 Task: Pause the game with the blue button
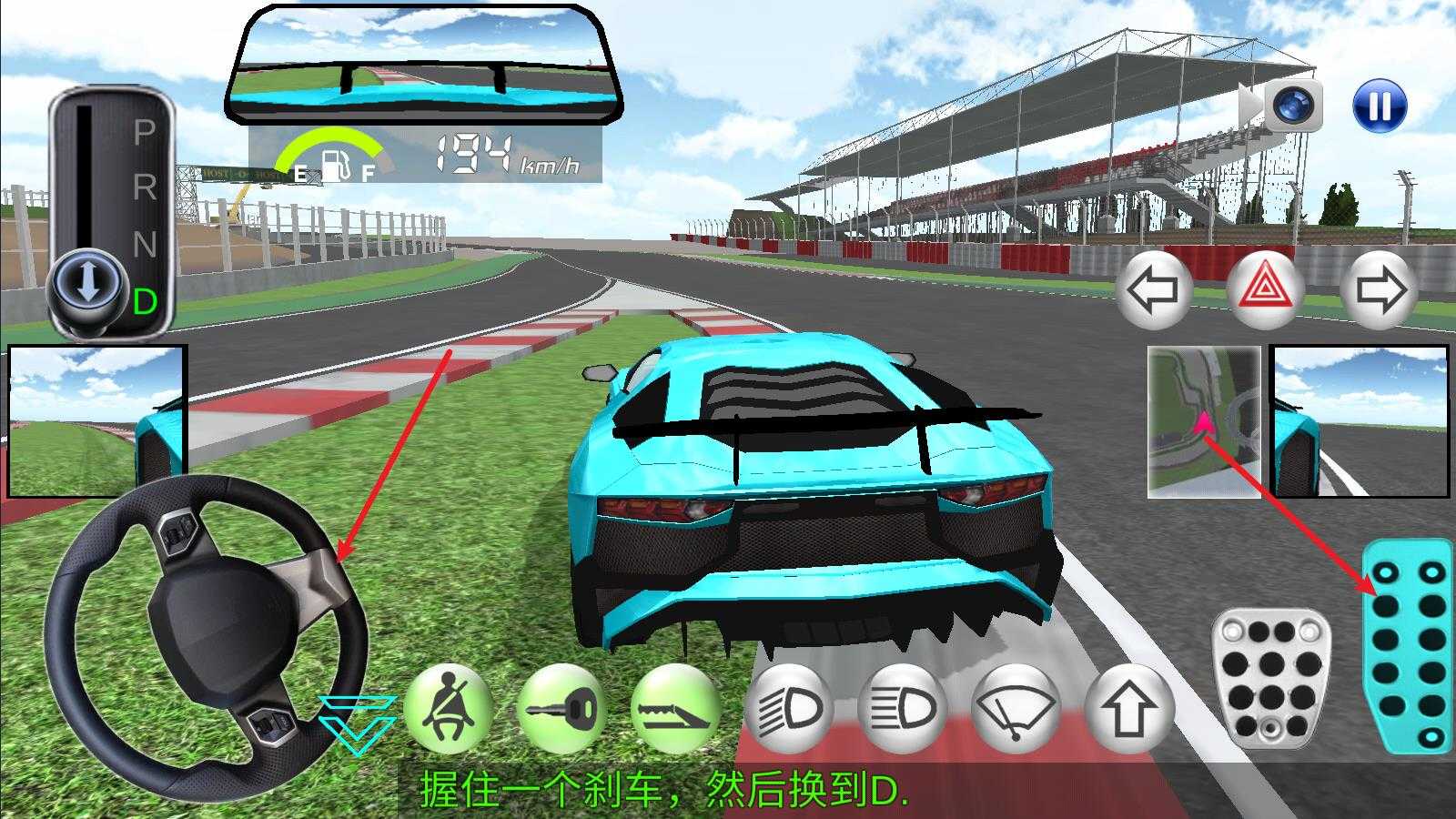pos(1380,106)
